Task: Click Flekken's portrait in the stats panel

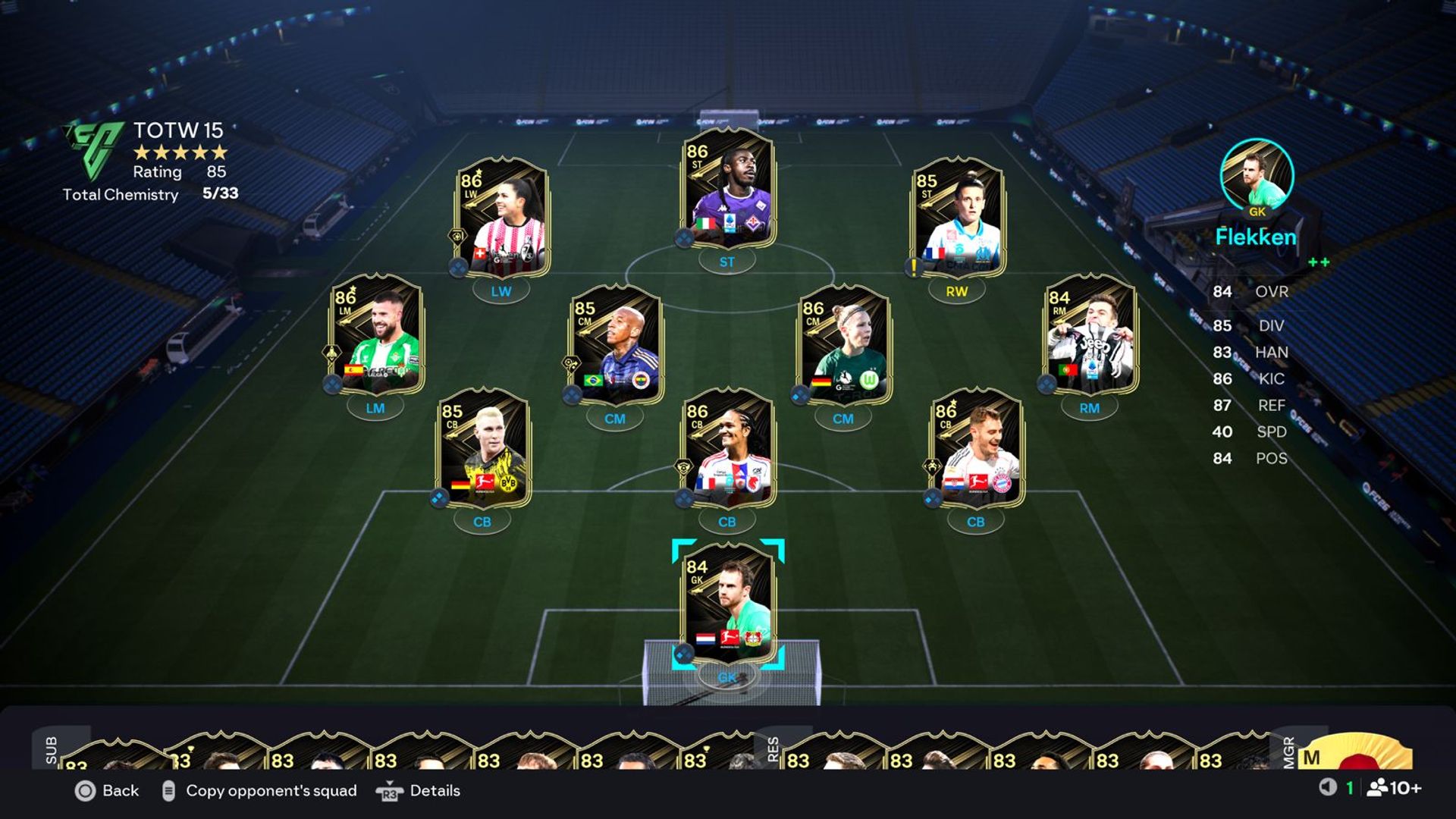Action: click(x=1257, y=175)
